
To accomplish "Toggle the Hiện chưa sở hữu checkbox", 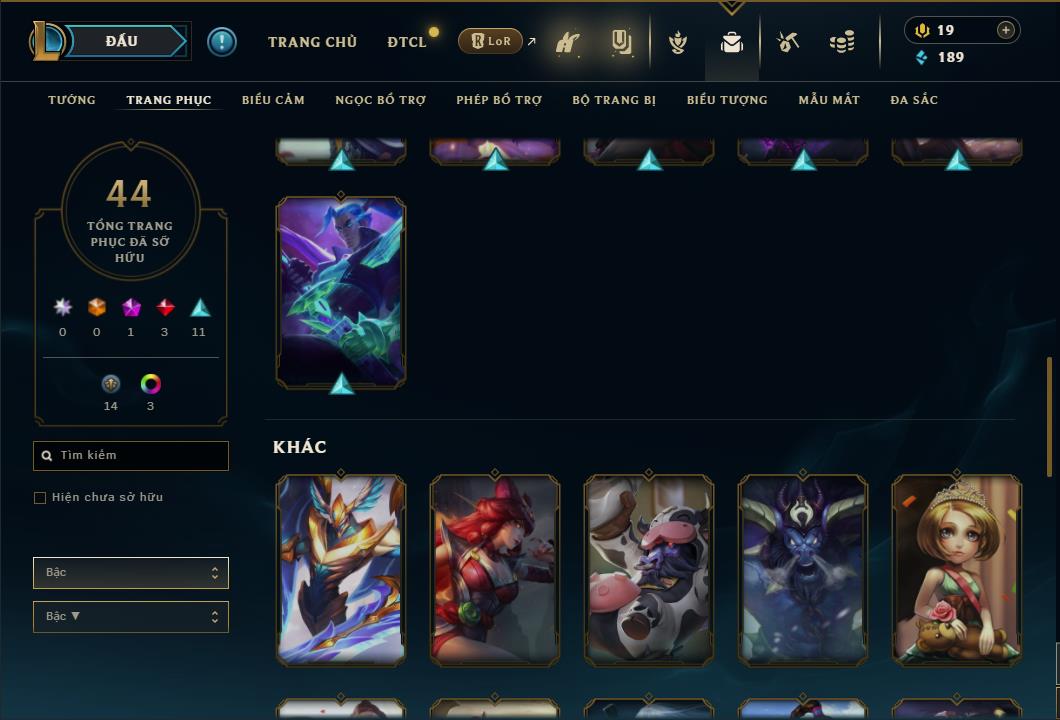I will point(40,498).
